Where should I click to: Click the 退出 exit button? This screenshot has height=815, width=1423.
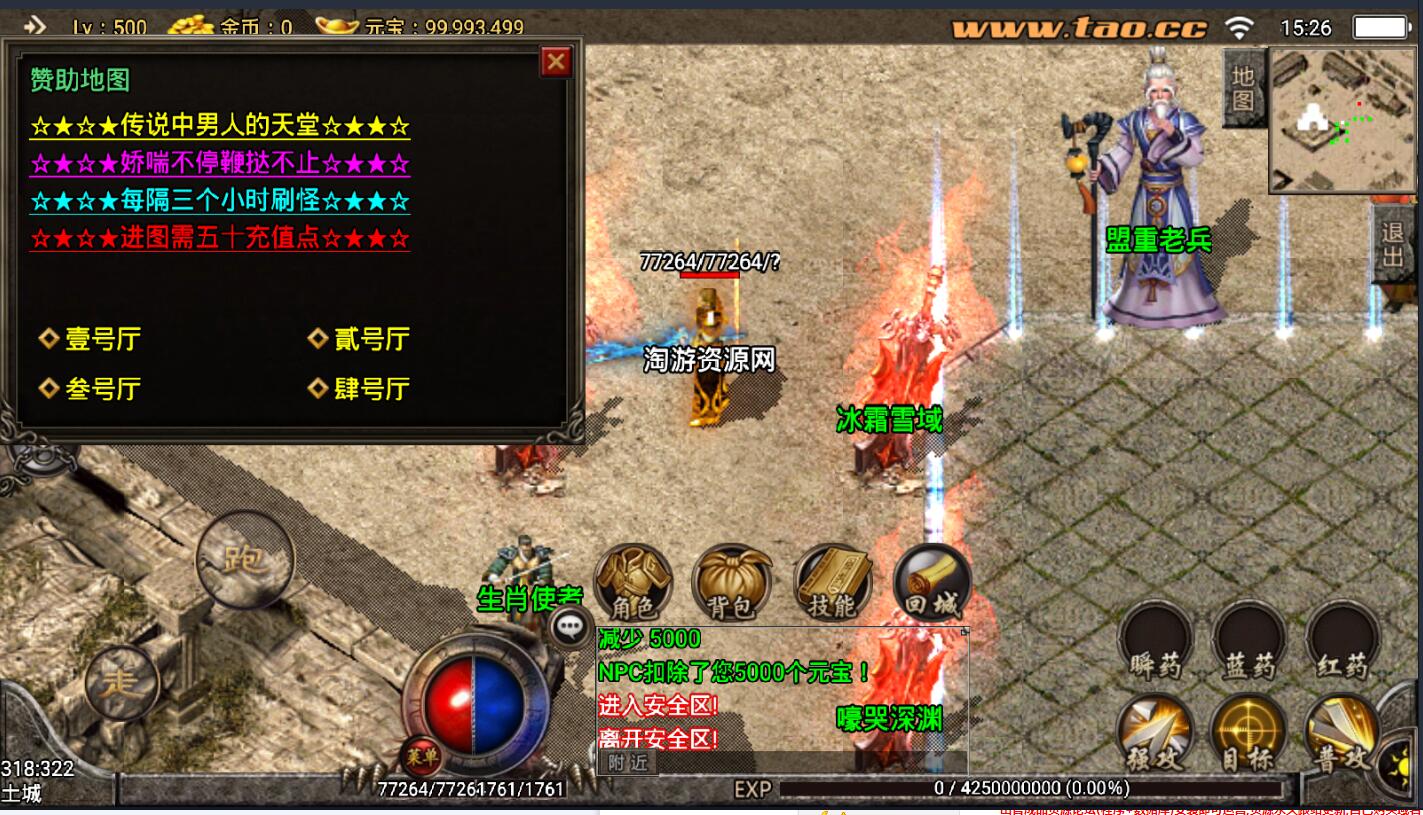1393,246
